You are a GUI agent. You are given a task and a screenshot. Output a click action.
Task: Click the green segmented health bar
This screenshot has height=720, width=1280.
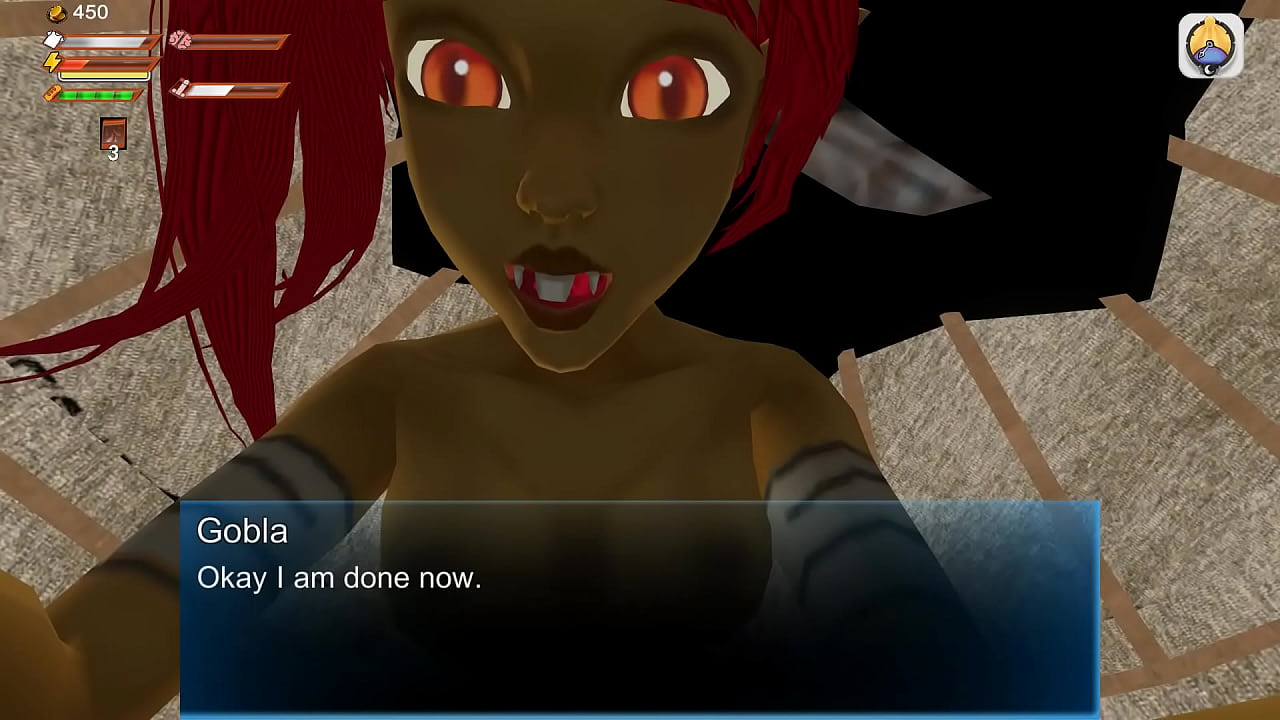tap(97, 95)
